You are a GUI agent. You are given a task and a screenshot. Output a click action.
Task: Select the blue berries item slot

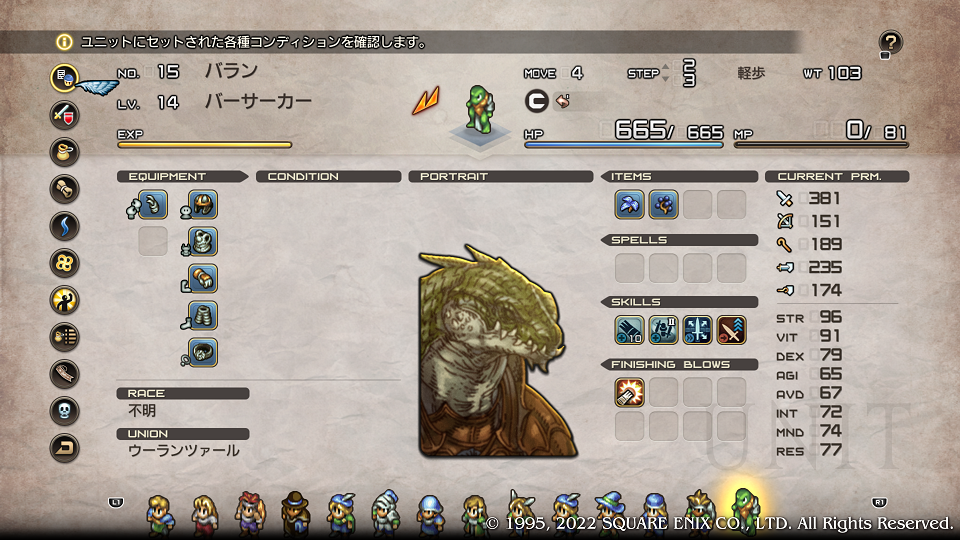(x=663, y=205)
